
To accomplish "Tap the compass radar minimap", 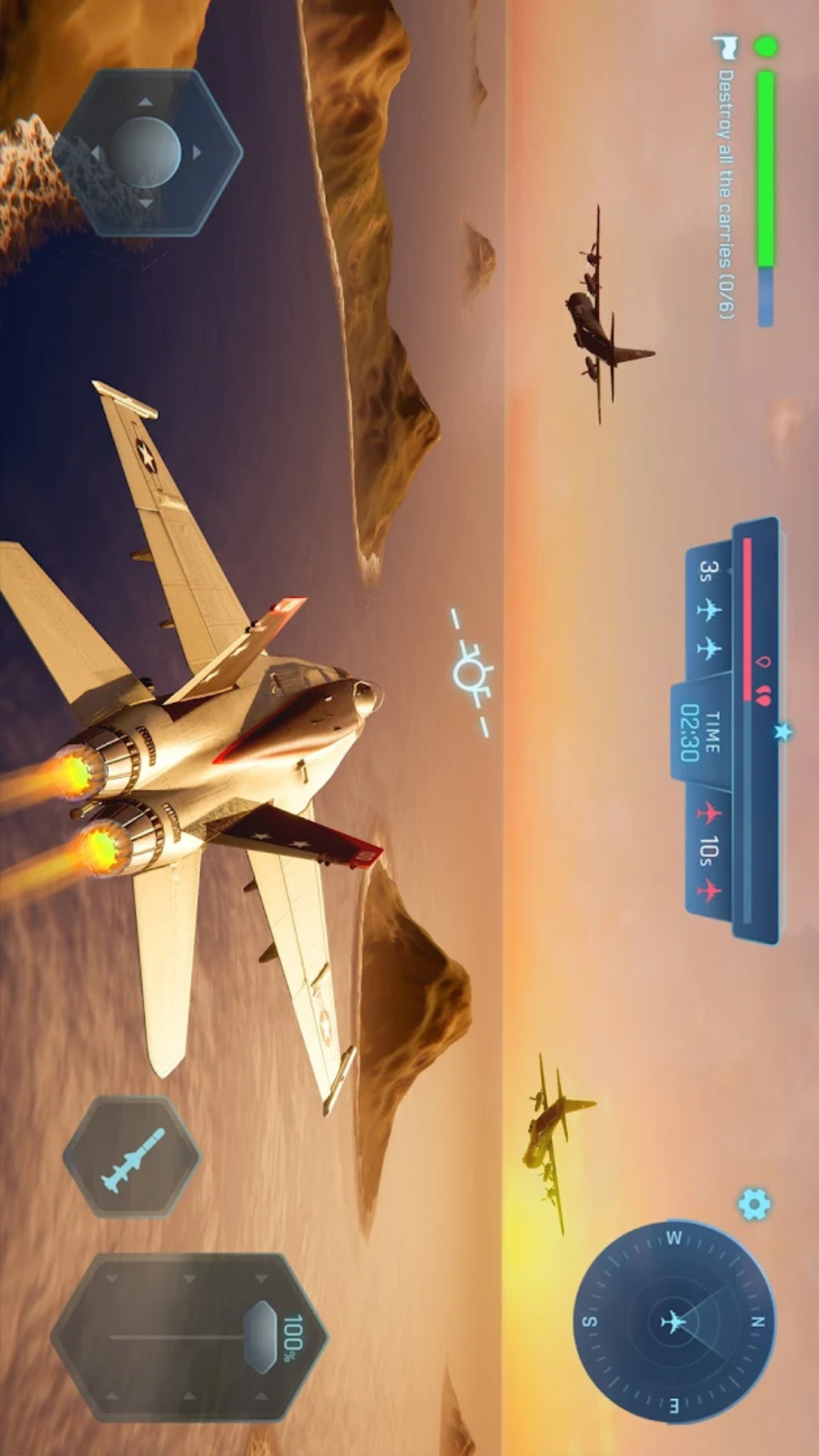I will [x=674, y=1322].
